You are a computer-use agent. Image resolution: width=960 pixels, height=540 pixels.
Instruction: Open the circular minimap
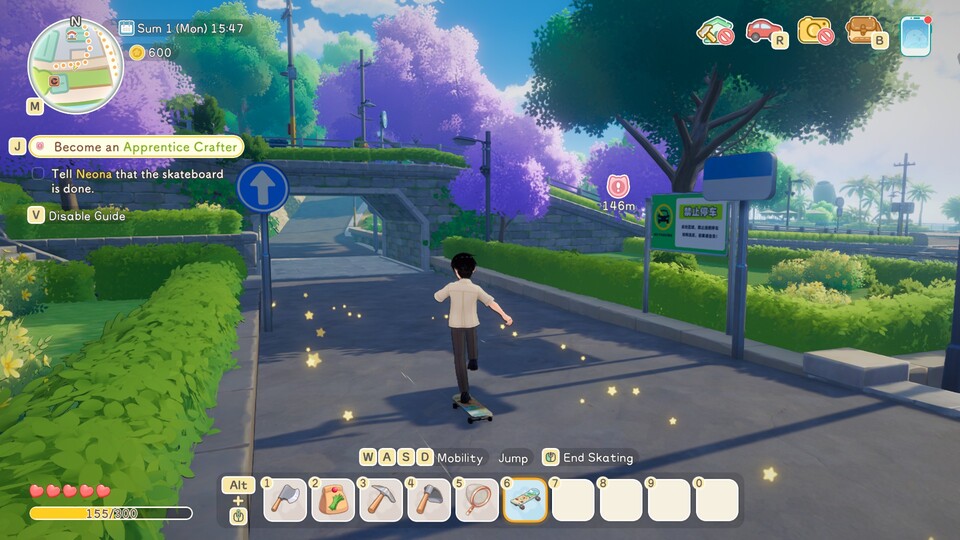75,64
